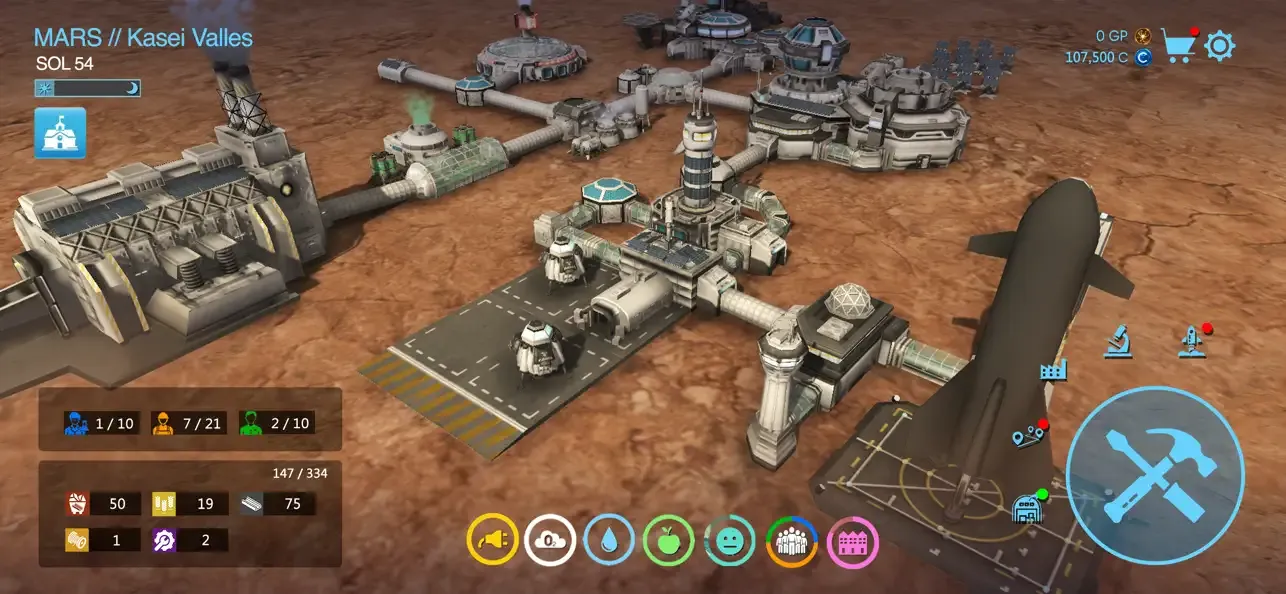
Task: Open the settings gear menu
Action: (1220, 46)
